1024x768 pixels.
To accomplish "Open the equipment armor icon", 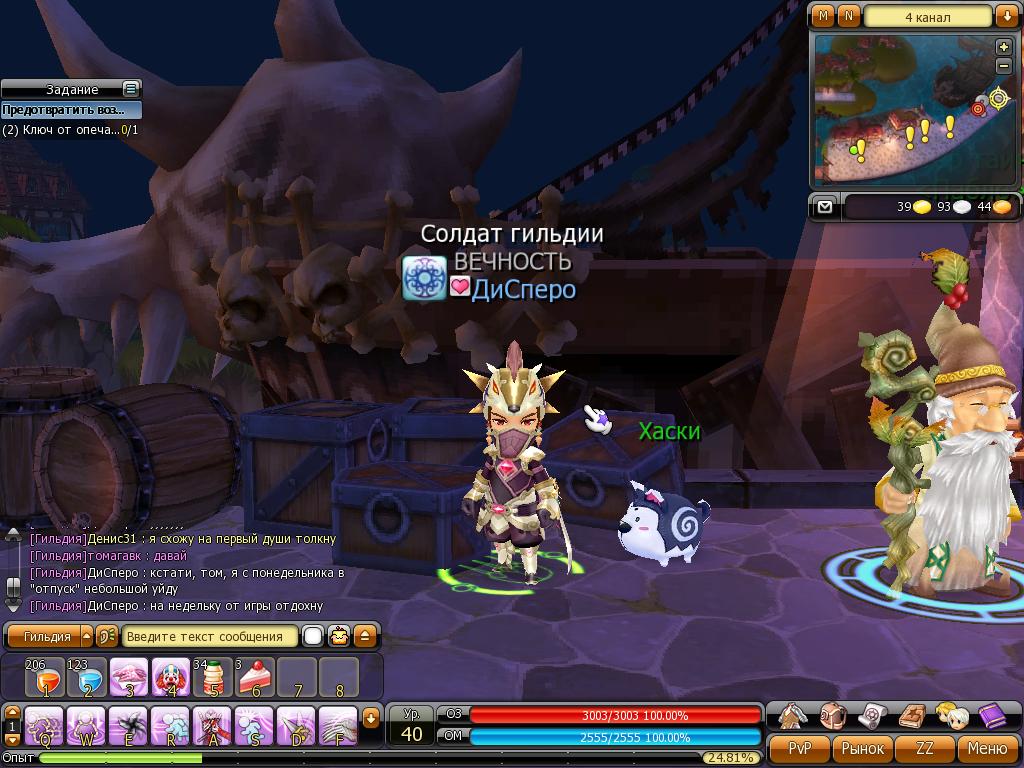I will click(x=794, y=716).
